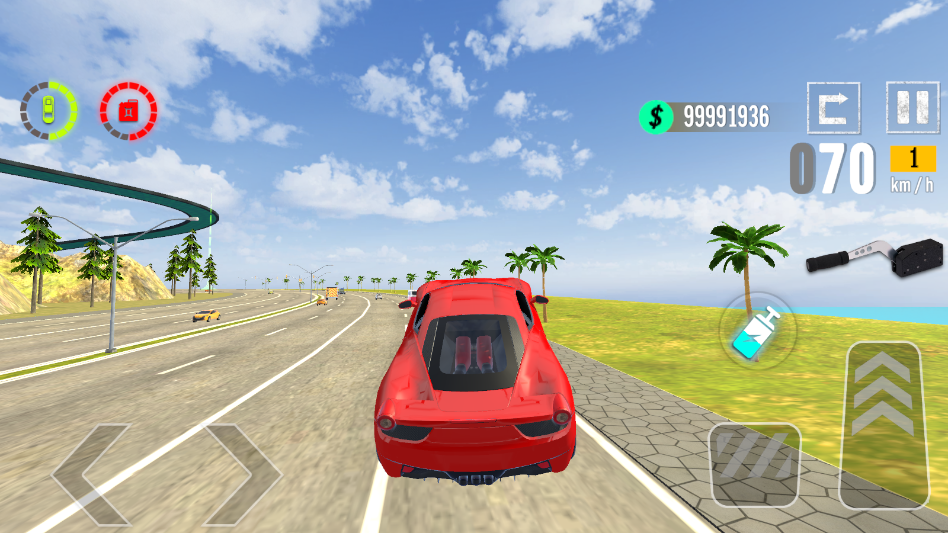Tap the green car condition gauge

pos(48,110)
